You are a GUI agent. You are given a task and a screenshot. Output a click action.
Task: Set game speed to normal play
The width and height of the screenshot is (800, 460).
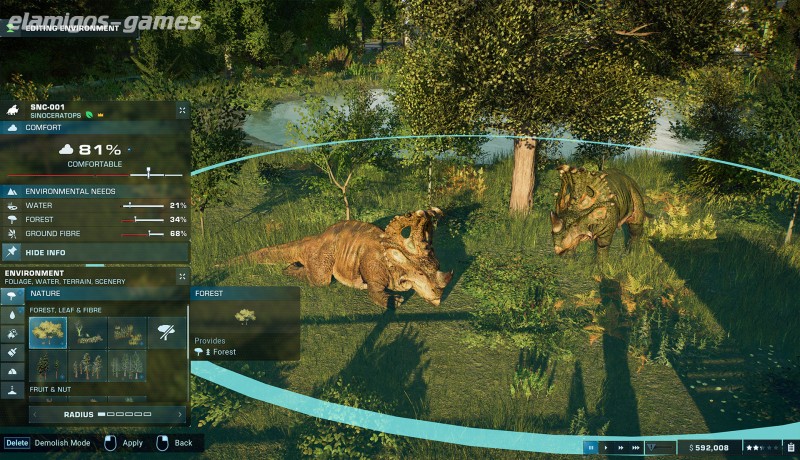click(x=606, y=448)
